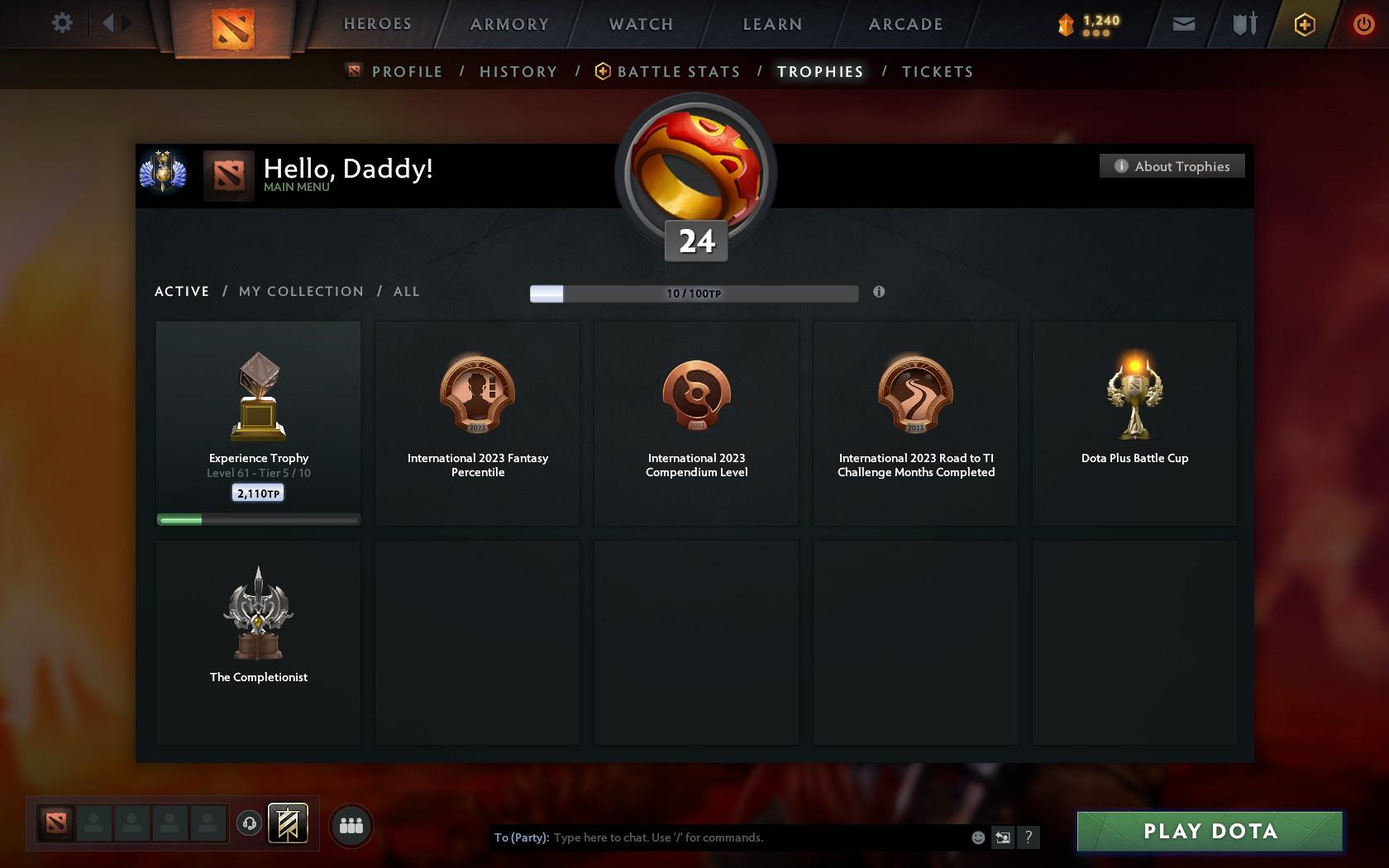Viewport: 1389px width, 868px height.
Task: Click the friends list icon bottom left
Action: [351, 824]
